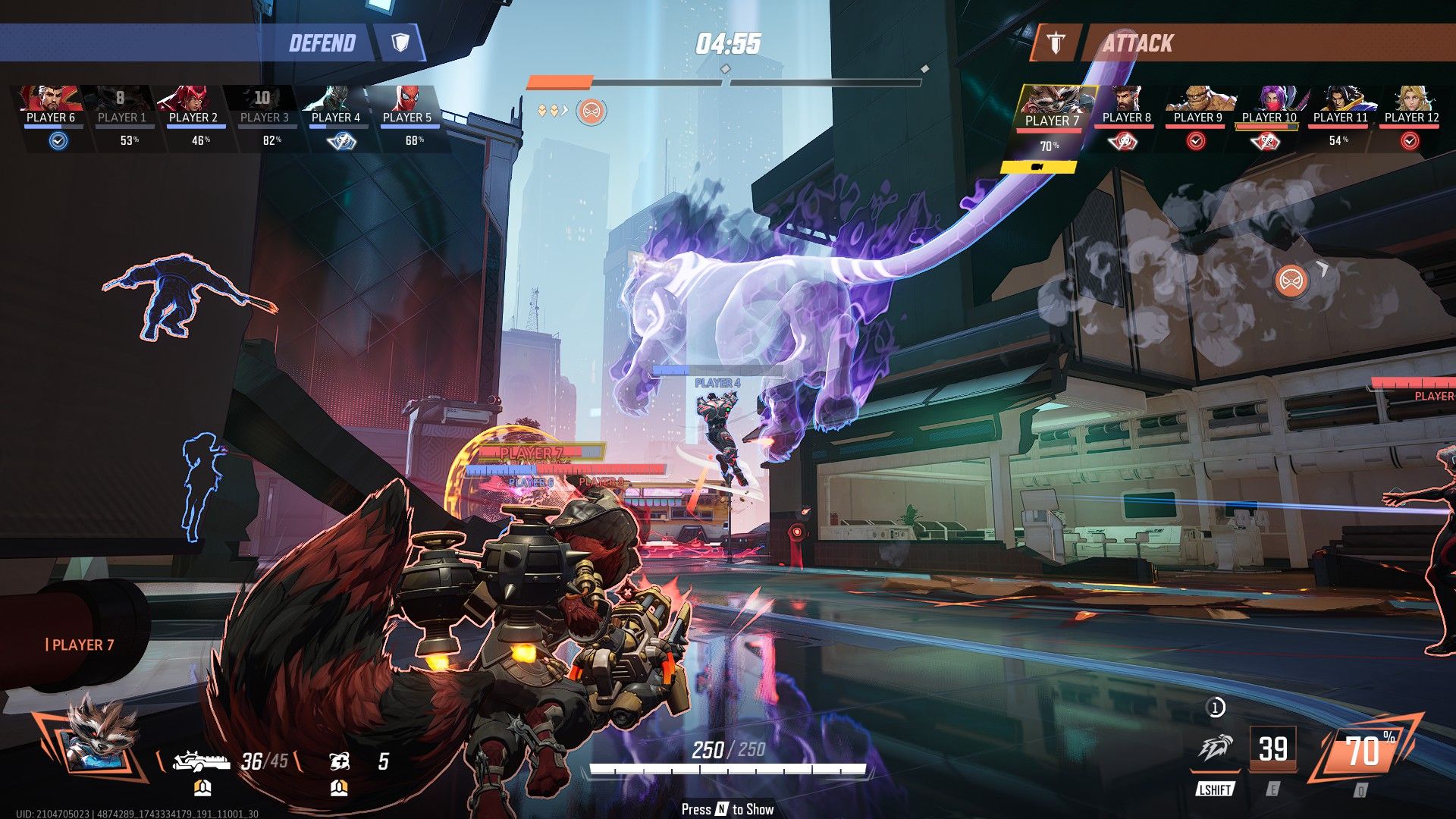Click the raccoon hero portrait

click(x=93, y=734)
